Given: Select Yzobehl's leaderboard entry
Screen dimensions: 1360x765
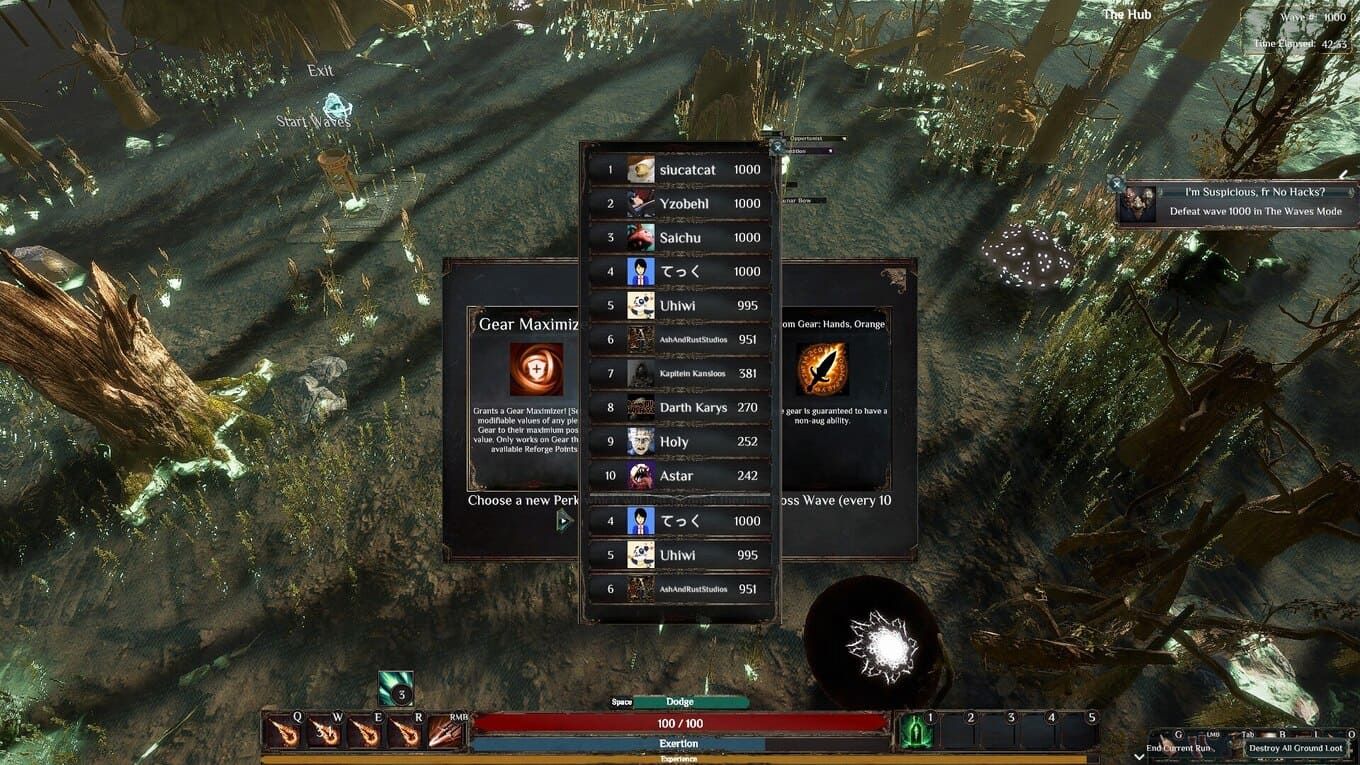Looking at the screenshot, I should [x=680, y=204].
